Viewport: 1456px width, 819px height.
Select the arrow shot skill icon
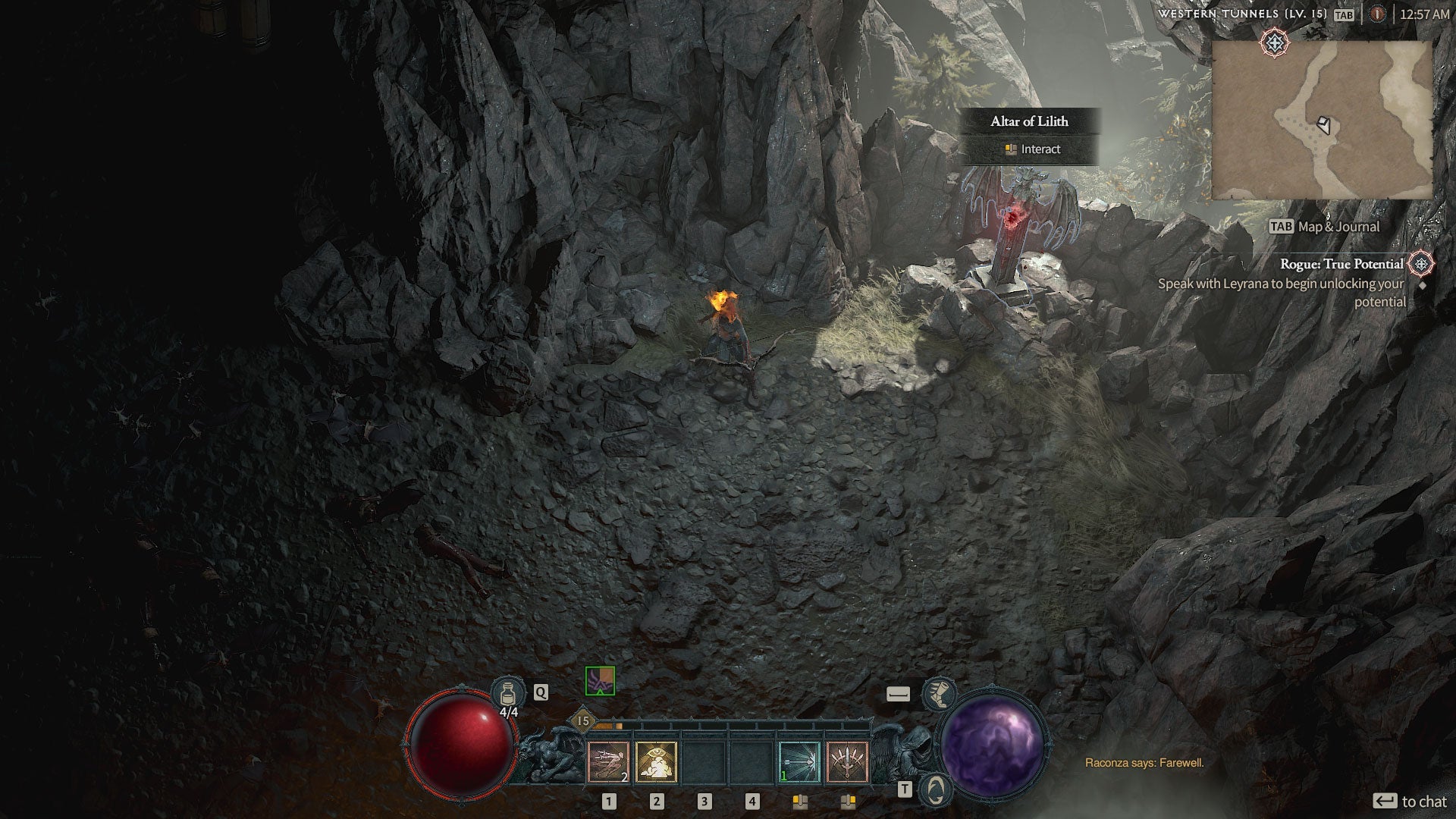tap(799, 761)
